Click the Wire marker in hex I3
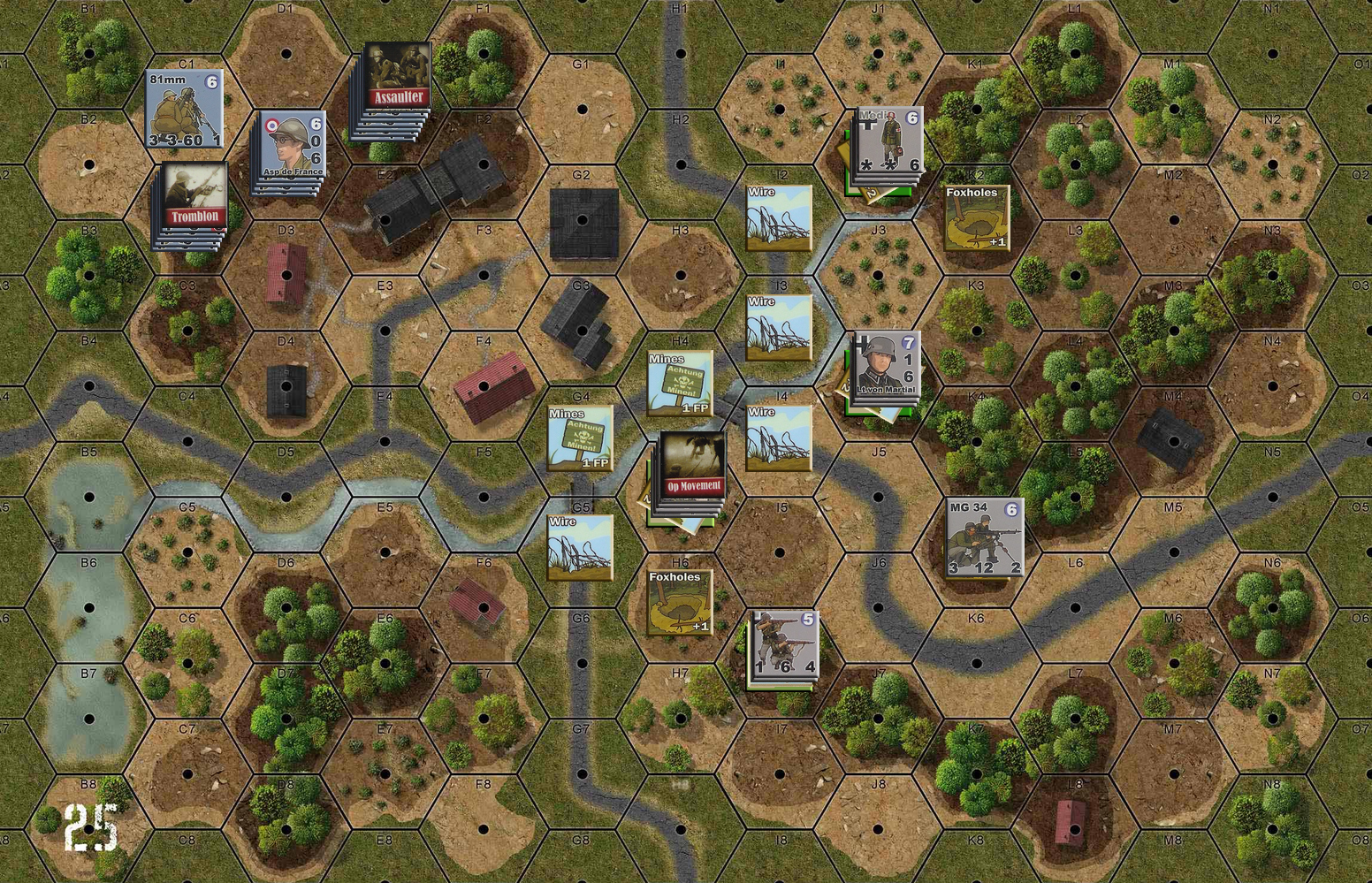 click(778, 327)
